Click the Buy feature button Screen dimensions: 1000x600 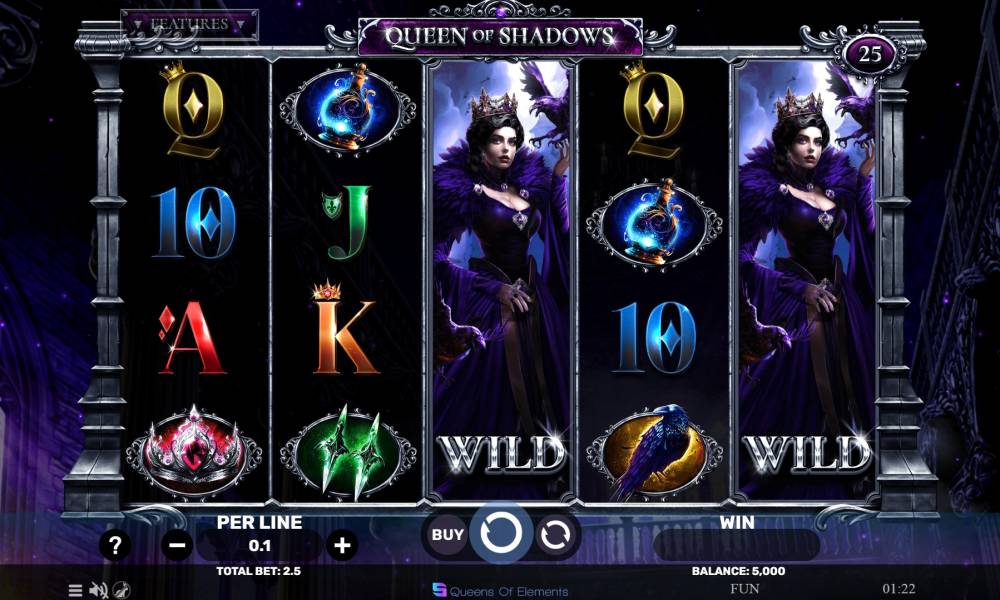(x=447, y=534)
